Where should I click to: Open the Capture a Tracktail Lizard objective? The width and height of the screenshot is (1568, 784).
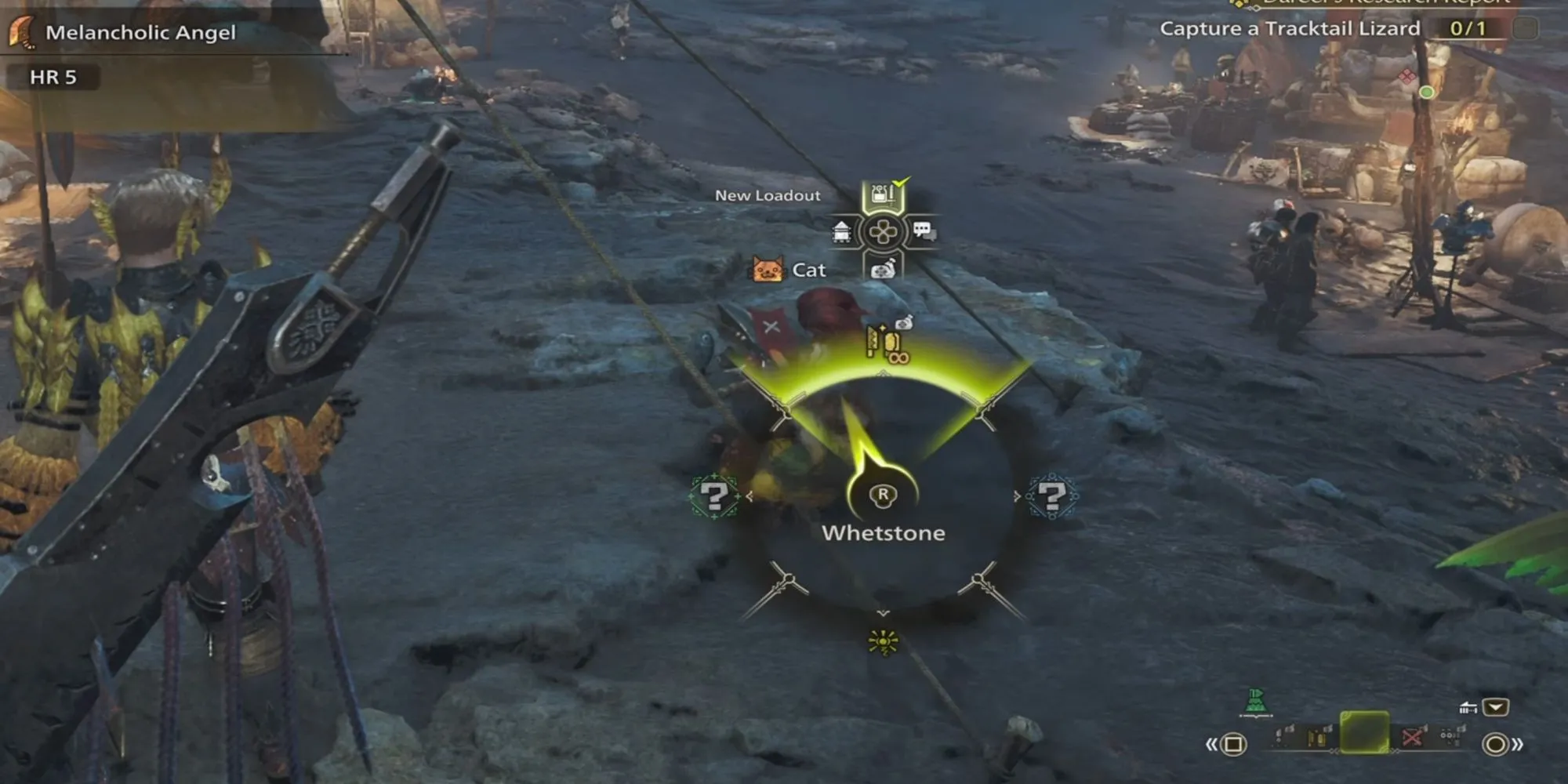click(1290, 29)
